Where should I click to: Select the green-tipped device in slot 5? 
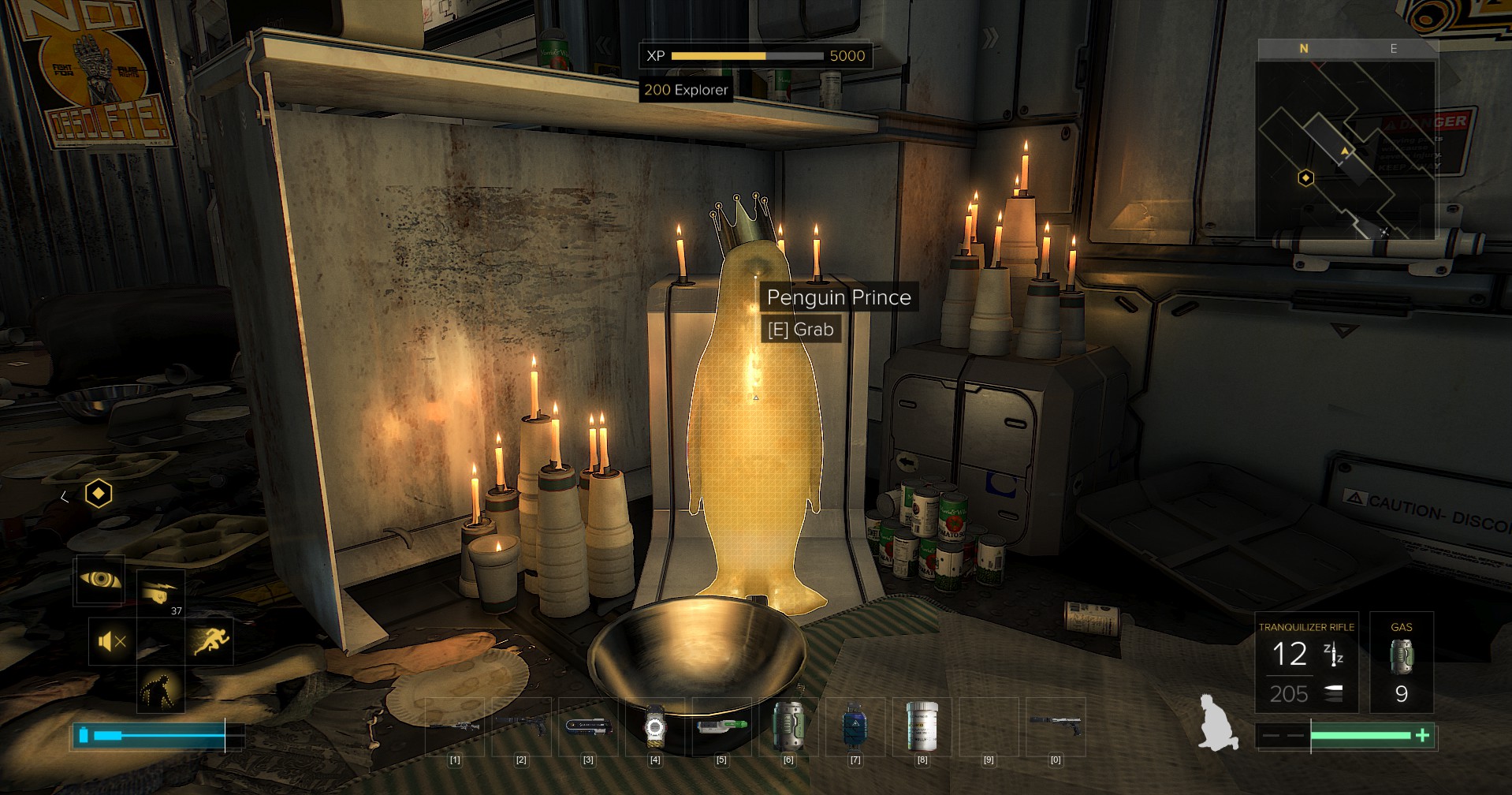(x=721, y=726)
